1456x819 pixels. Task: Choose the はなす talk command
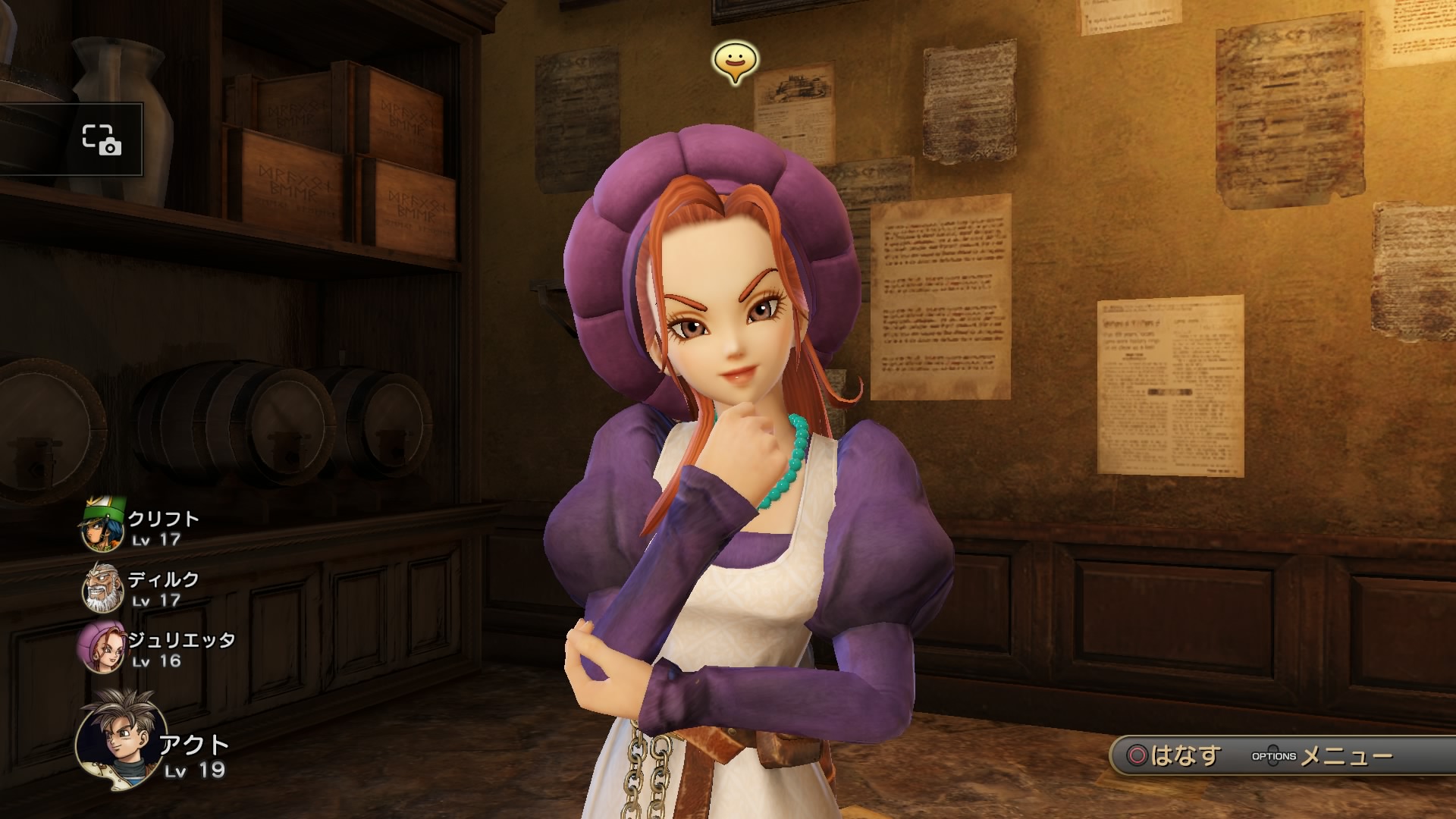[1174, 756]
